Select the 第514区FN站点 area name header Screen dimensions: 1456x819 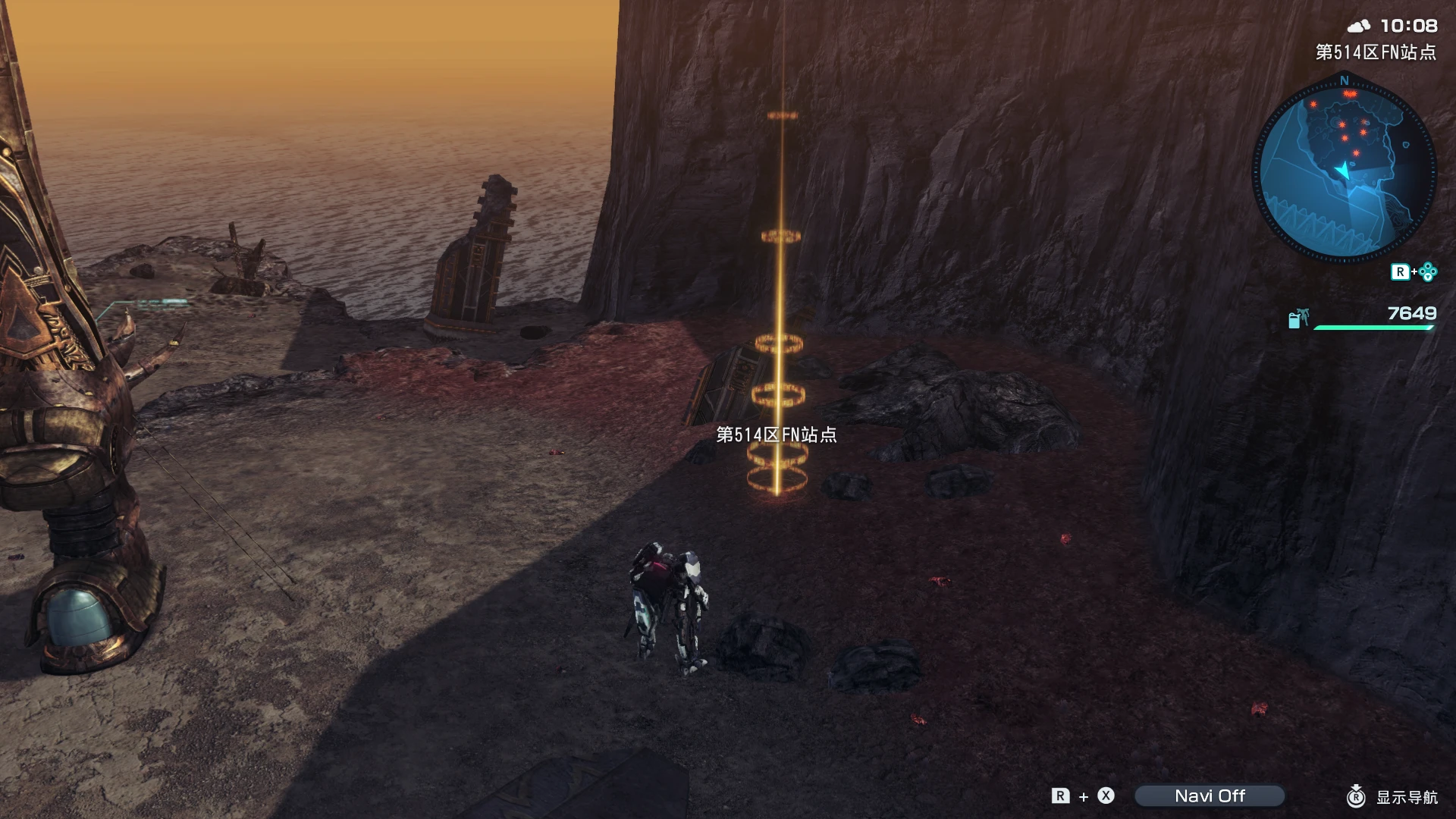point(1378,51)
